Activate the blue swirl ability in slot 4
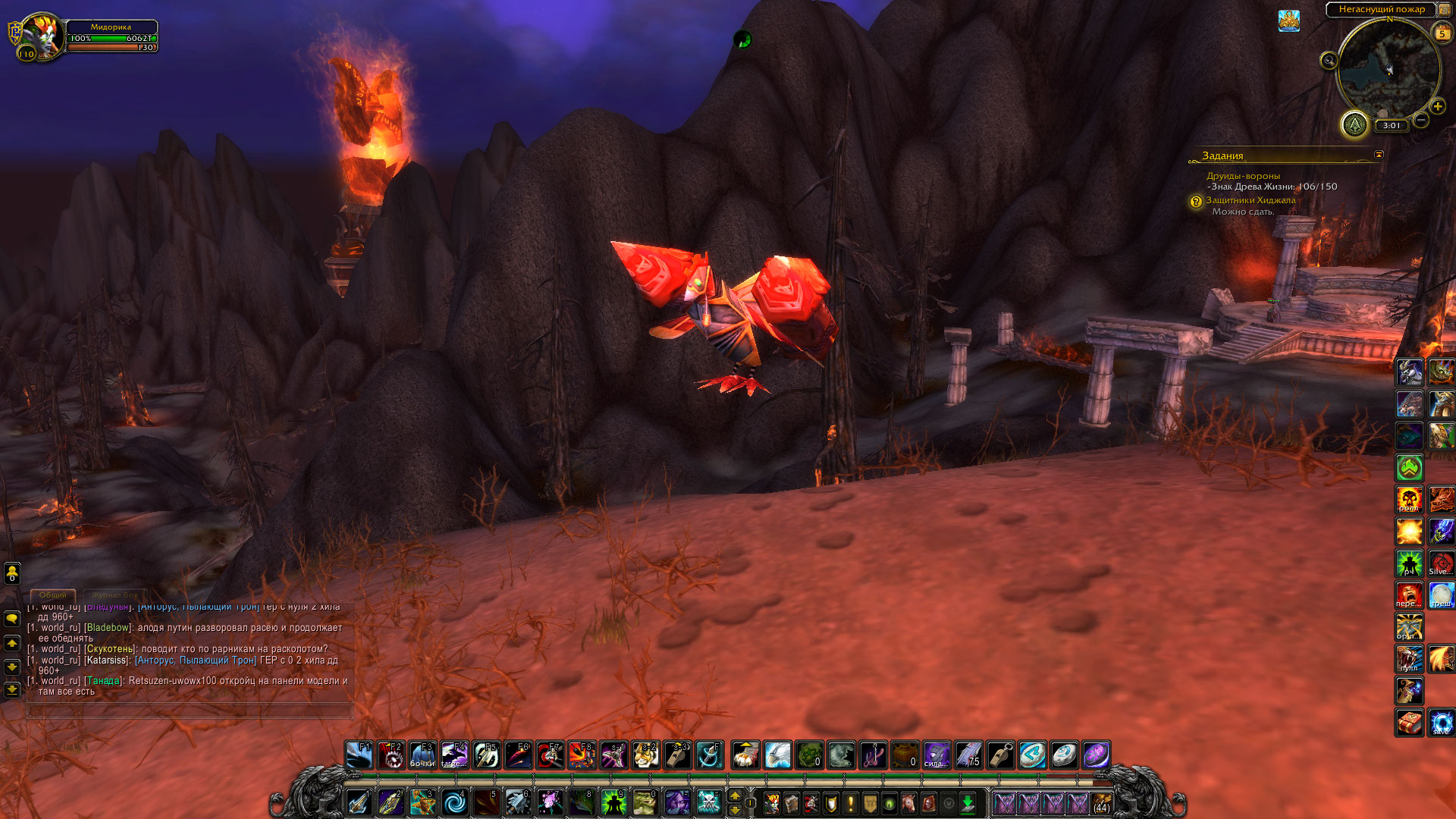Viewport: 1456px width, 819px height. pos(455,802)
